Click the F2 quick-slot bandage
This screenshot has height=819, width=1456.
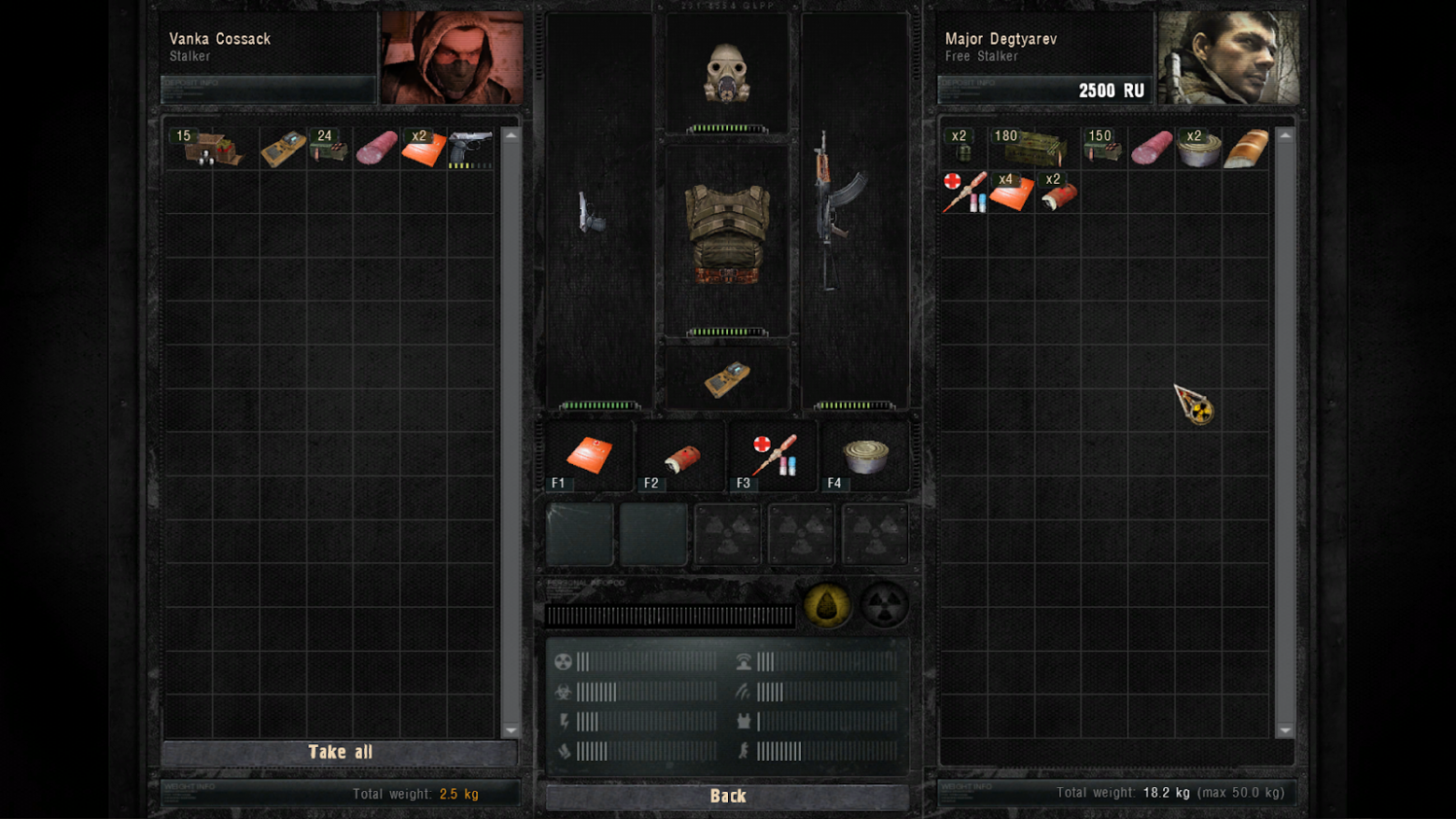pos(681,458)
